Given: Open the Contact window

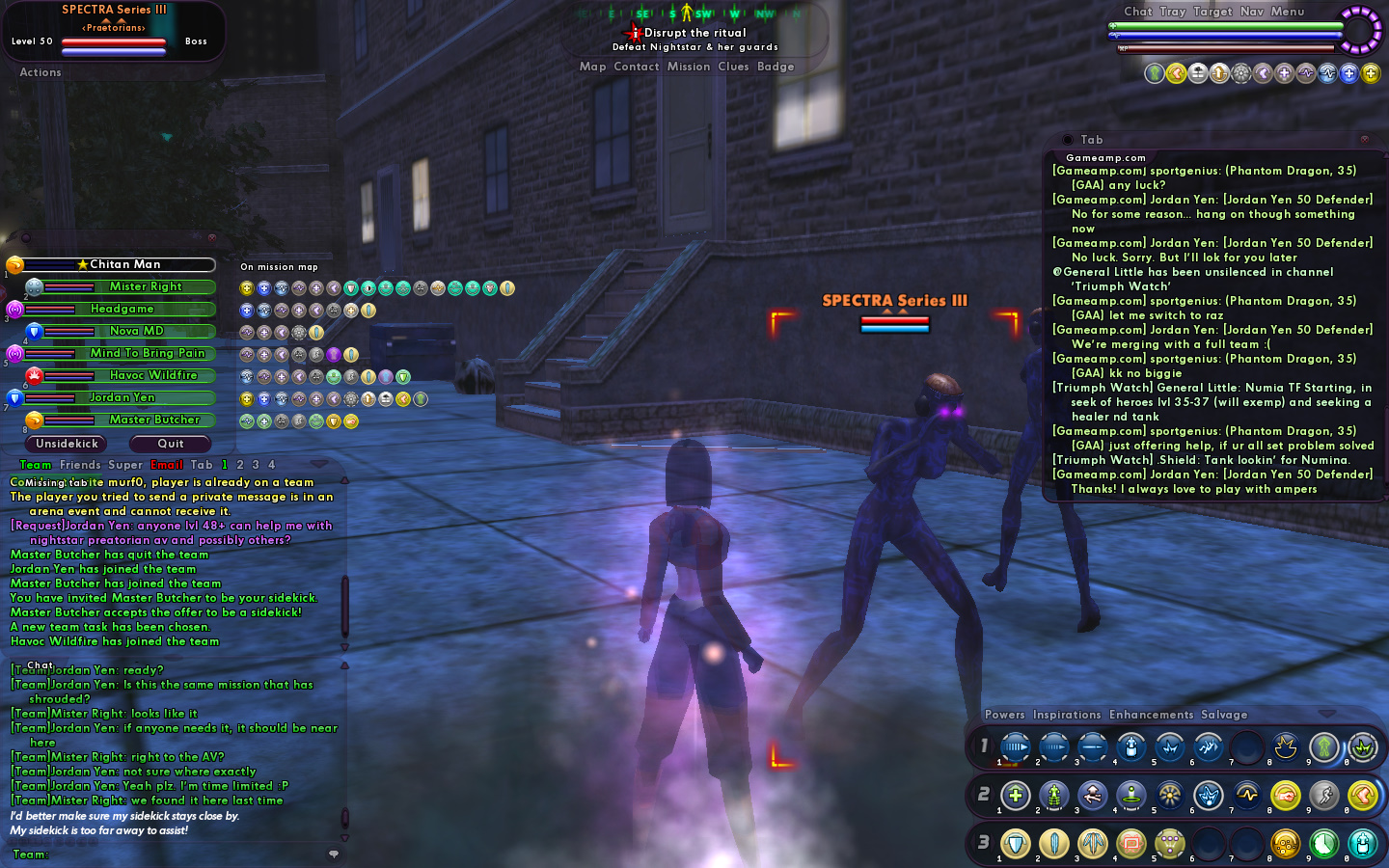Looking at the screenshot, I should 637,67.
